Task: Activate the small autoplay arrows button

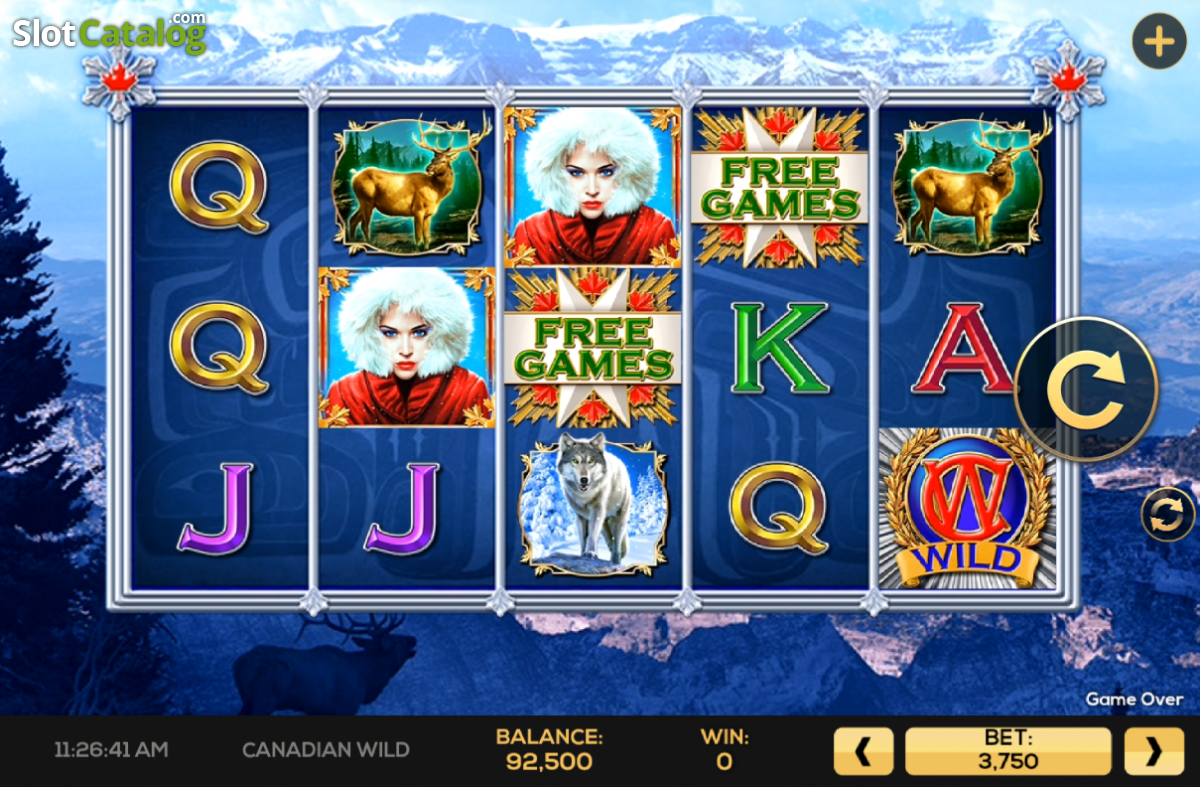Action: [x=1167, y=515]
